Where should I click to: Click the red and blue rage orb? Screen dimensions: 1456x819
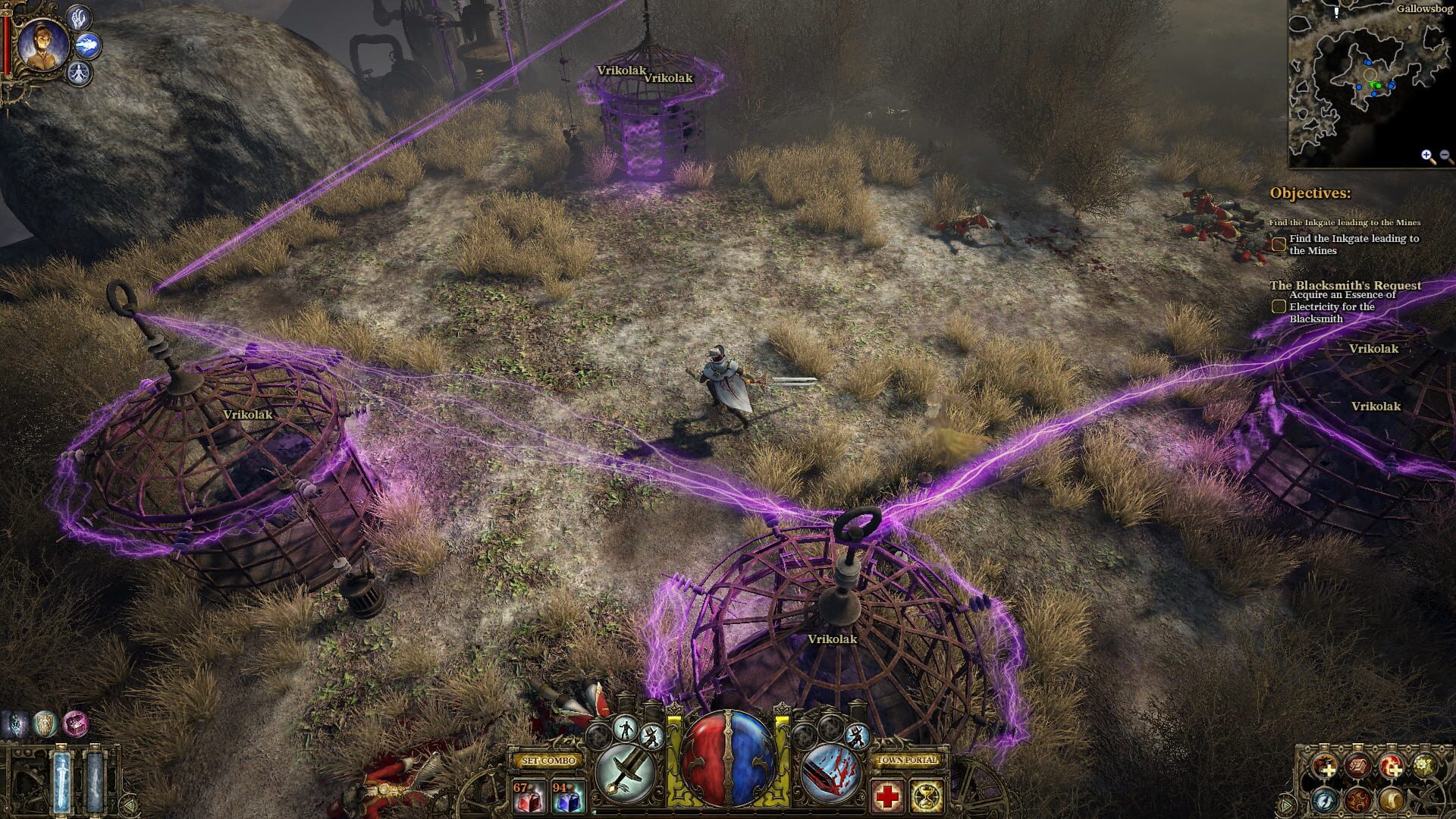(726, 758)
